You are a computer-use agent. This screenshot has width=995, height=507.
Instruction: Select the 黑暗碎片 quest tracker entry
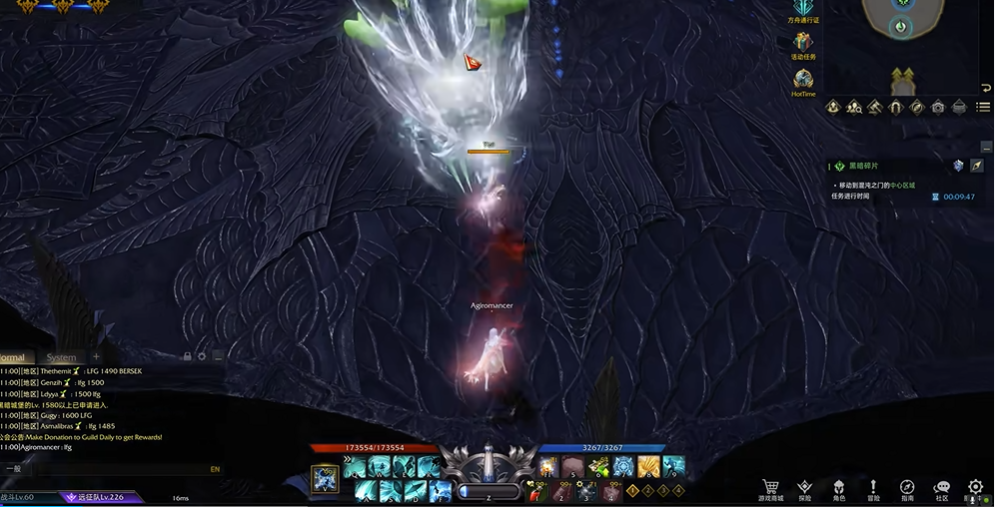864,166
